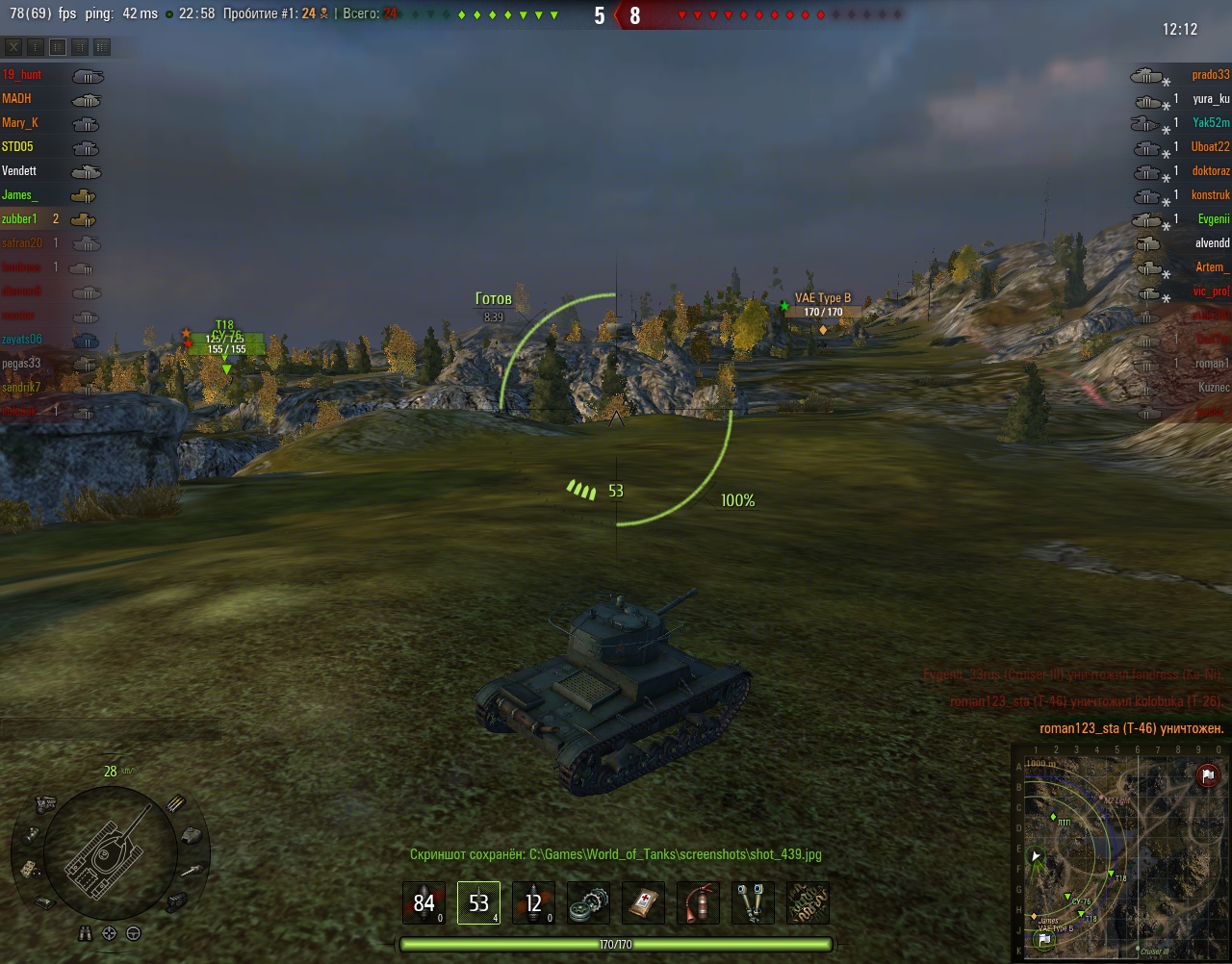Click the steering wheel driver icon
Viewport: 1232px width, 964px height.
coord(134,933)
